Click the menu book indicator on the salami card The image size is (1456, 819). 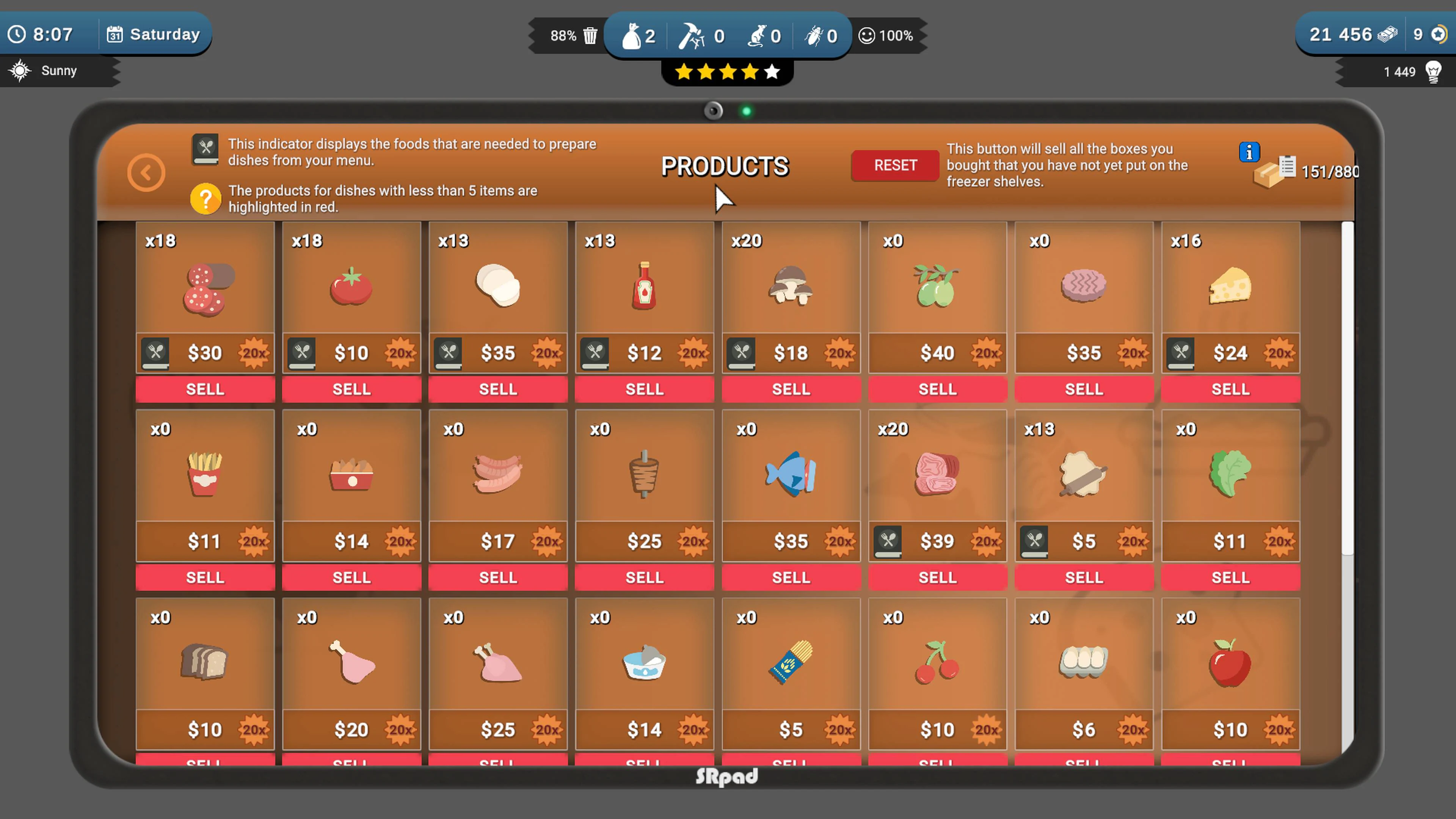(156, 353)
